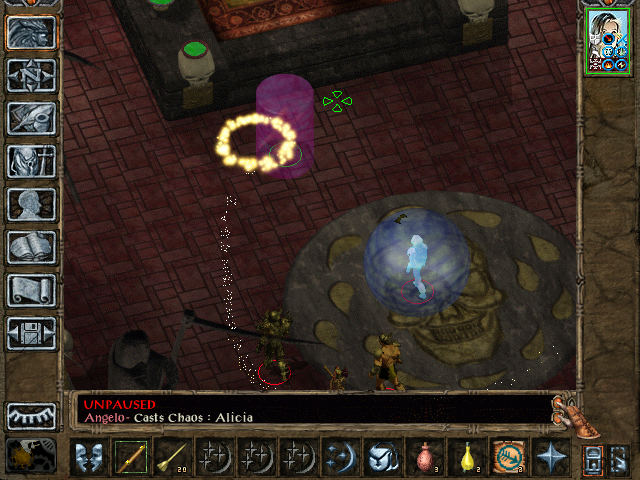Image resolution: width=640 pixels, height=480 pixels.
Task: Use the scroll quick item
Action: (x=508, y=457)
